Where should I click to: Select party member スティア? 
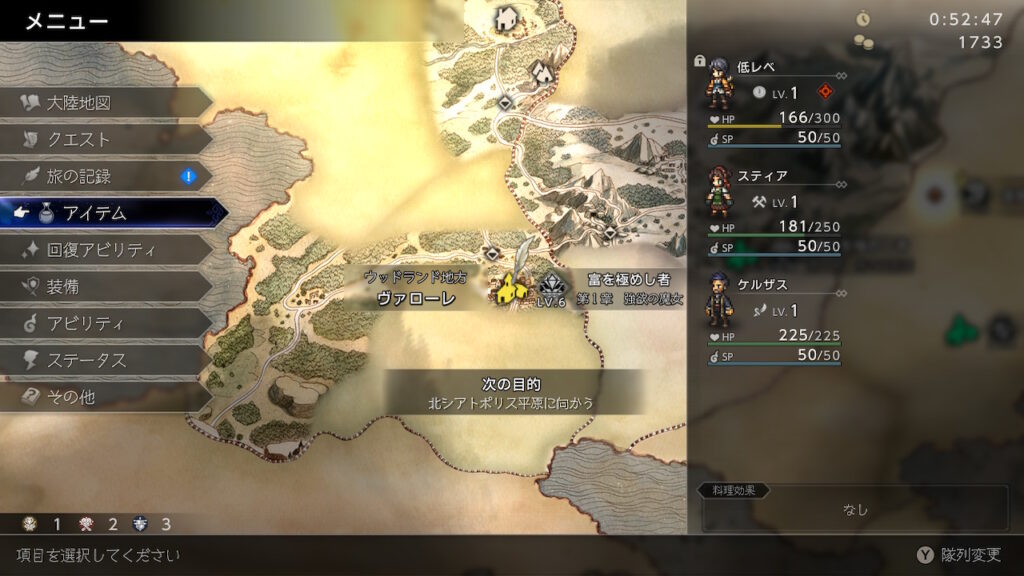[772, 210]
